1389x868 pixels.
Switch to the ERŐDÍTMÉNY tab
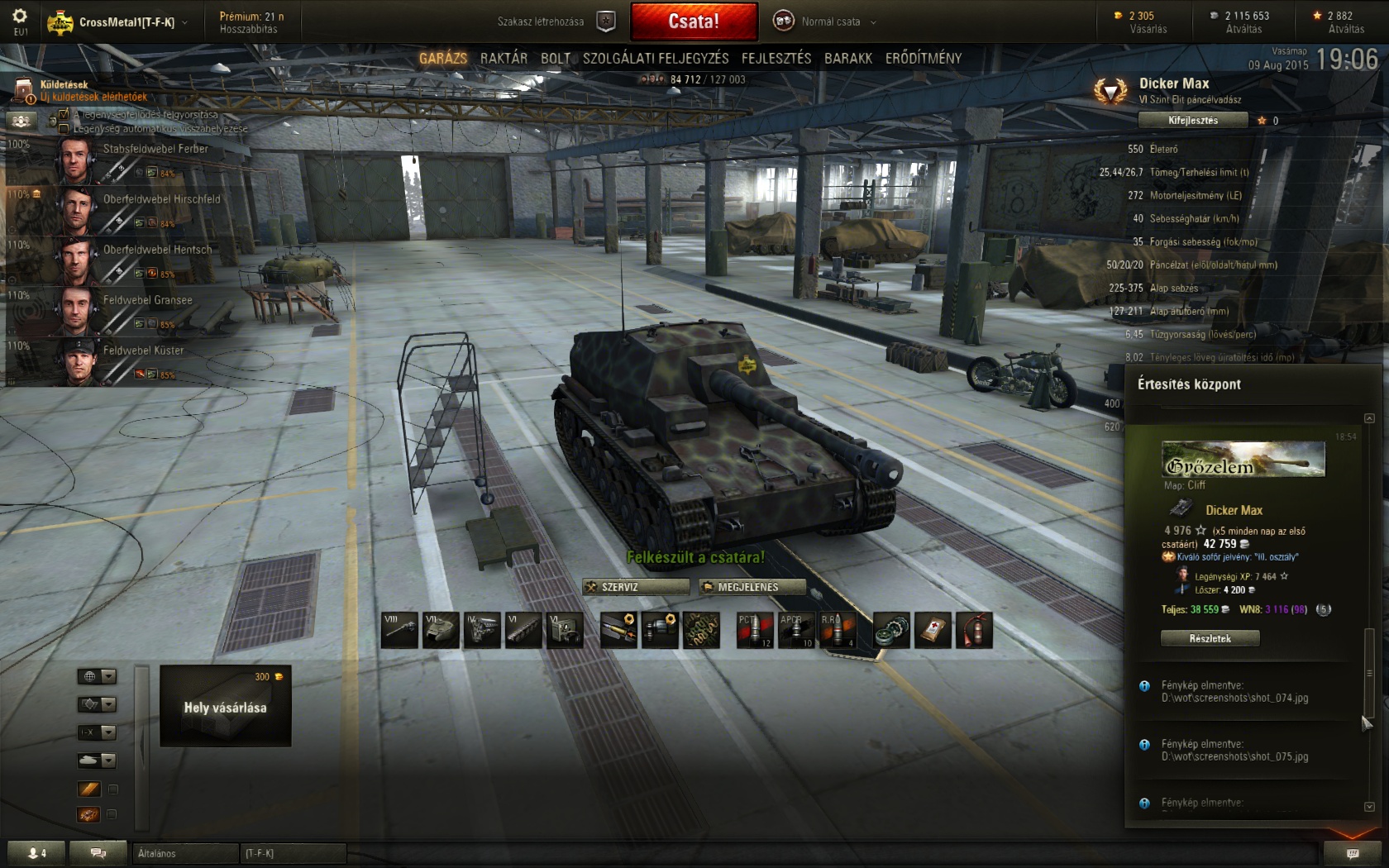click(x=924, y=58)
